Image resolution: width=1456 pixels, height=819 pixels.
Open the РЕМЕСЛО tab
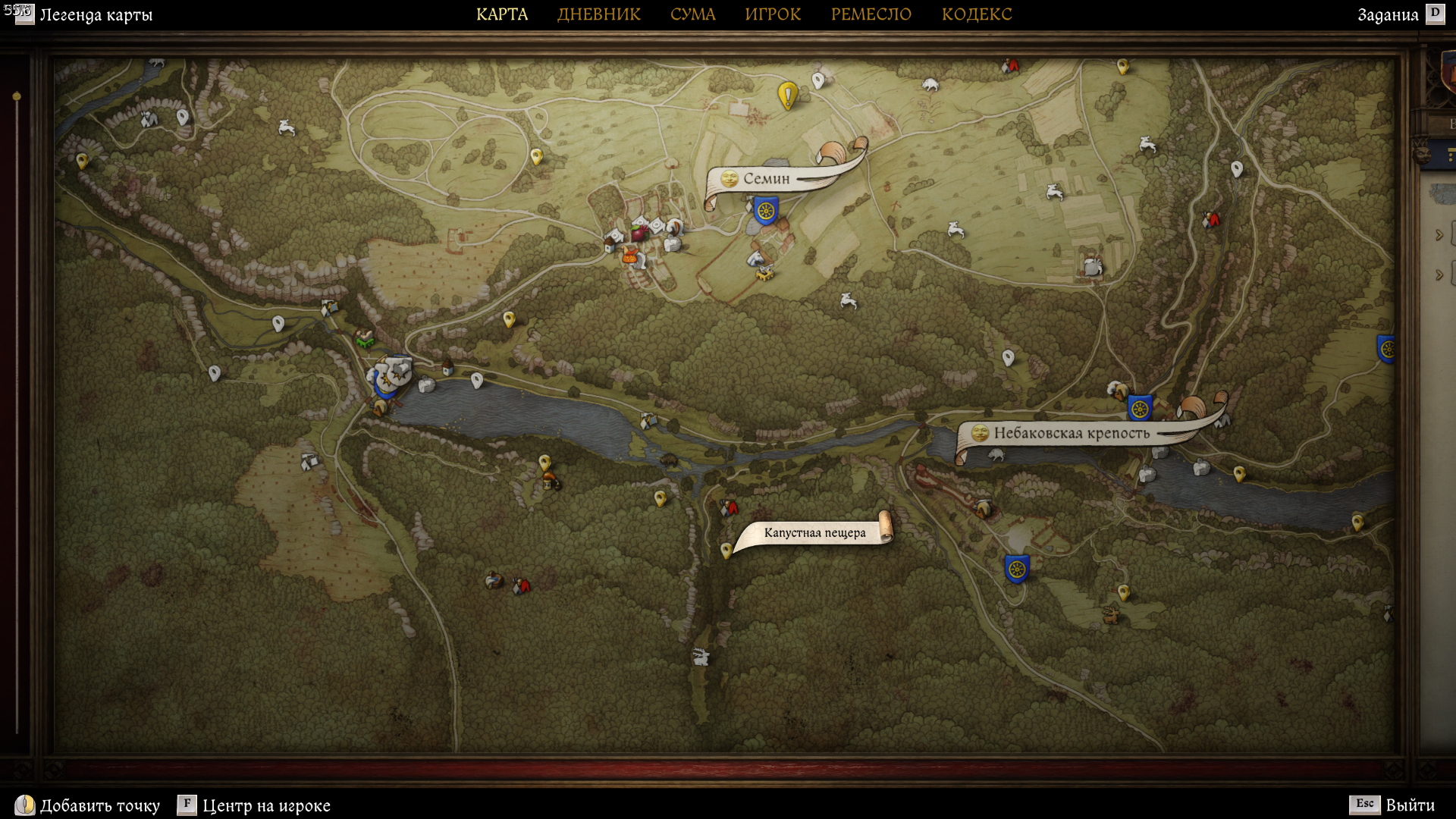point(871,14)
